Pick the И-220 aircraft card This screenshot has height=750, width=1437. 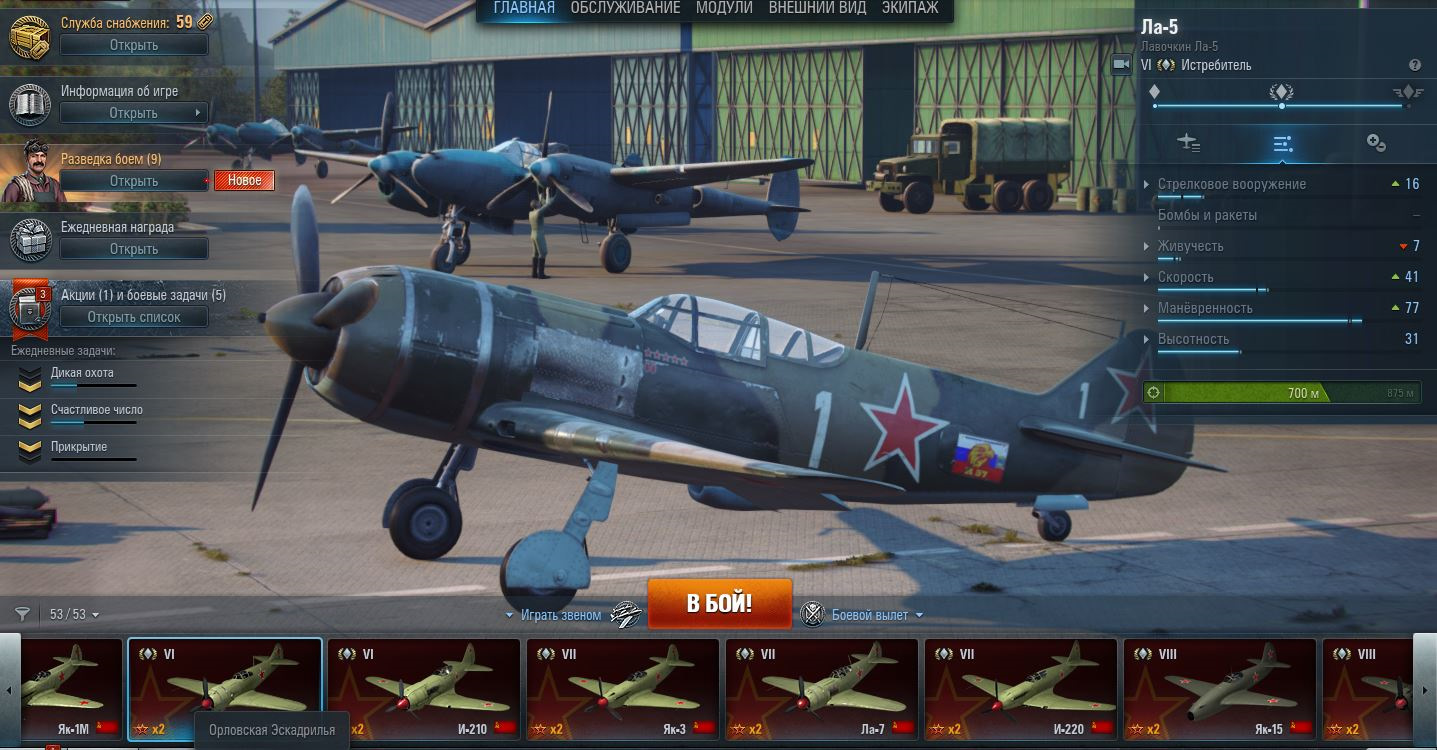tap(1020, 688)
